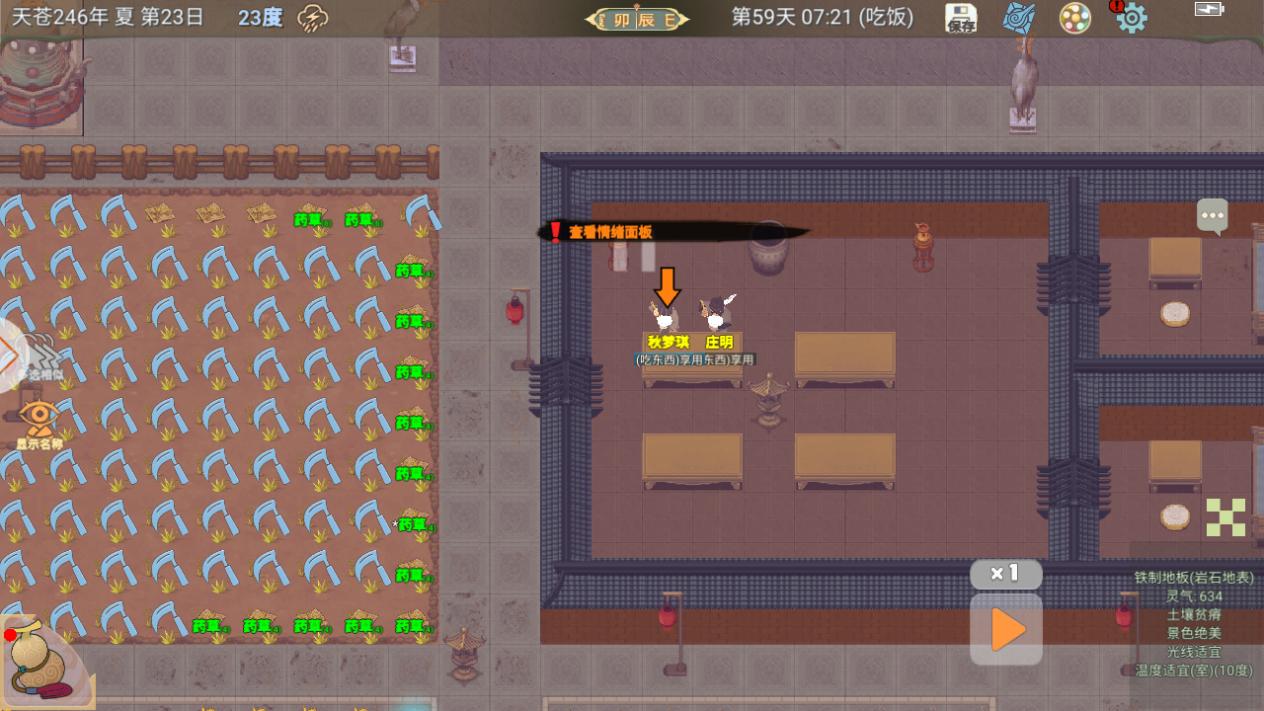Expand the orange arrow side panel
The image size is (1264, 711).
click(10, 353)
